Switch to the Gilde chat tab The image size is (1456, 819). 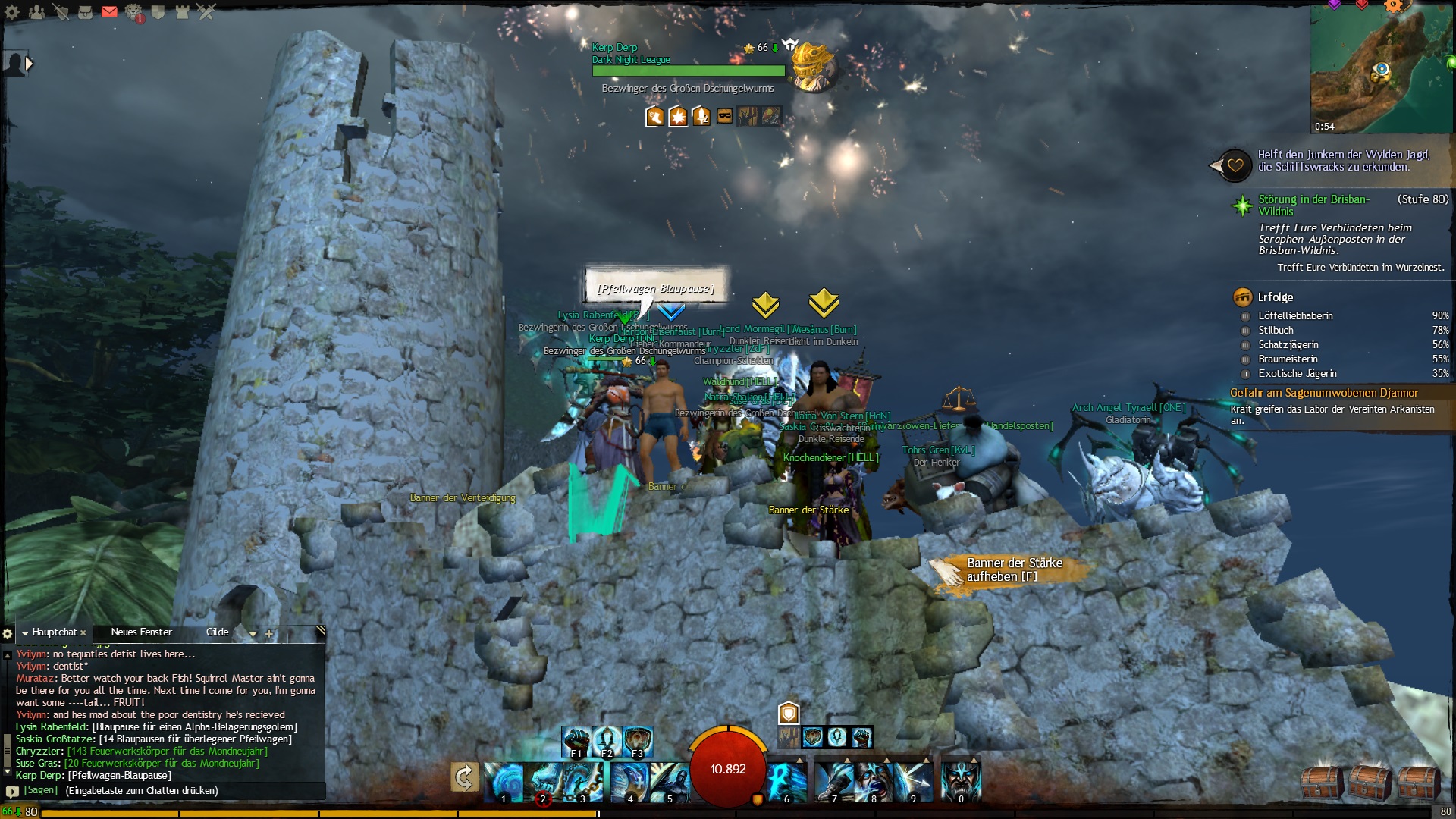tap(217, 632)
